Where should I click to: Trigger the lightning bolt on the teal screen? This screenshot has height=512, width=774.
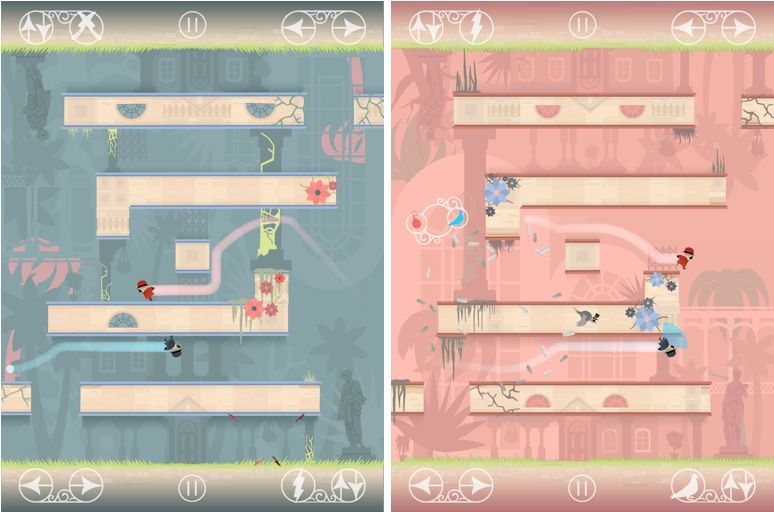[298, 486]
